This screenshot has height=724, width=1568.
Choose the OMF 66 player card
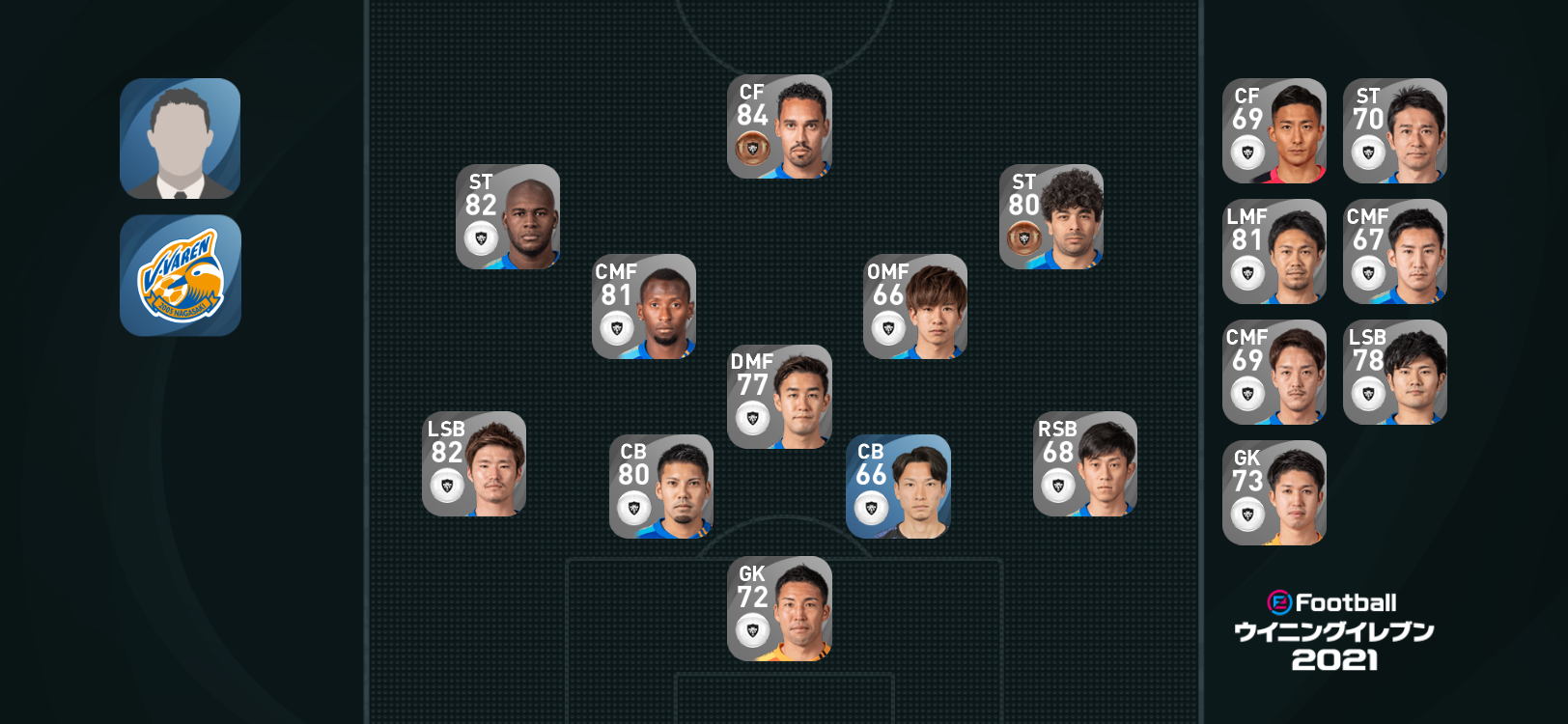[x=915, y=306]
